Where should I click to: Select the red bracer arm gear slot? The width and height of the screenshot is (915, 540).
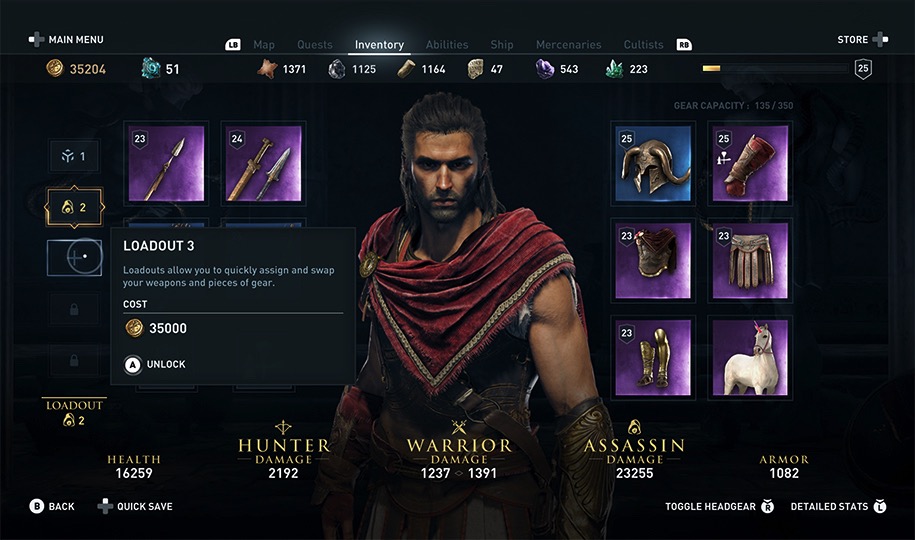click(750, 164)
